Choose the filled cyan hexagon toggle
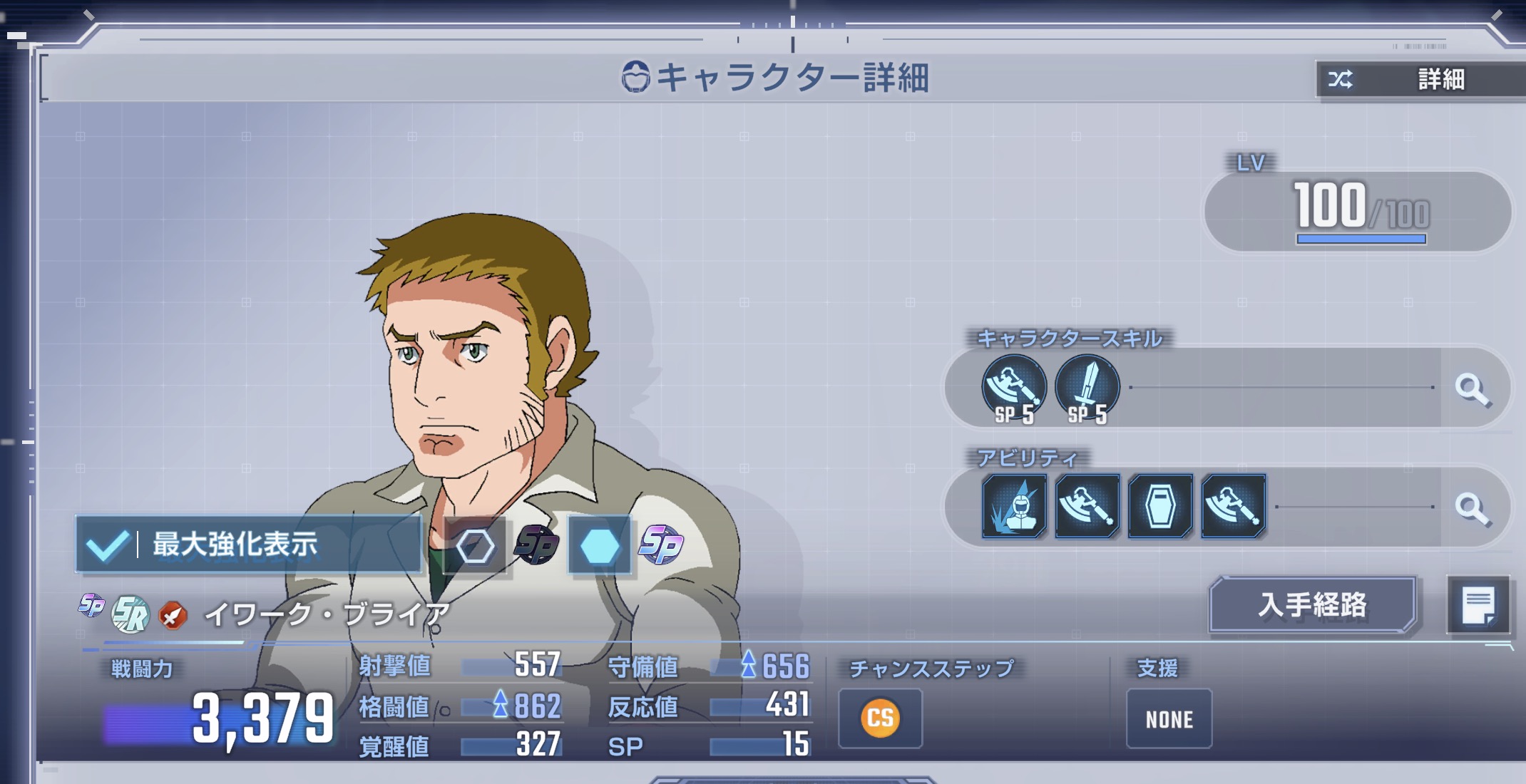 click(600, 547)
